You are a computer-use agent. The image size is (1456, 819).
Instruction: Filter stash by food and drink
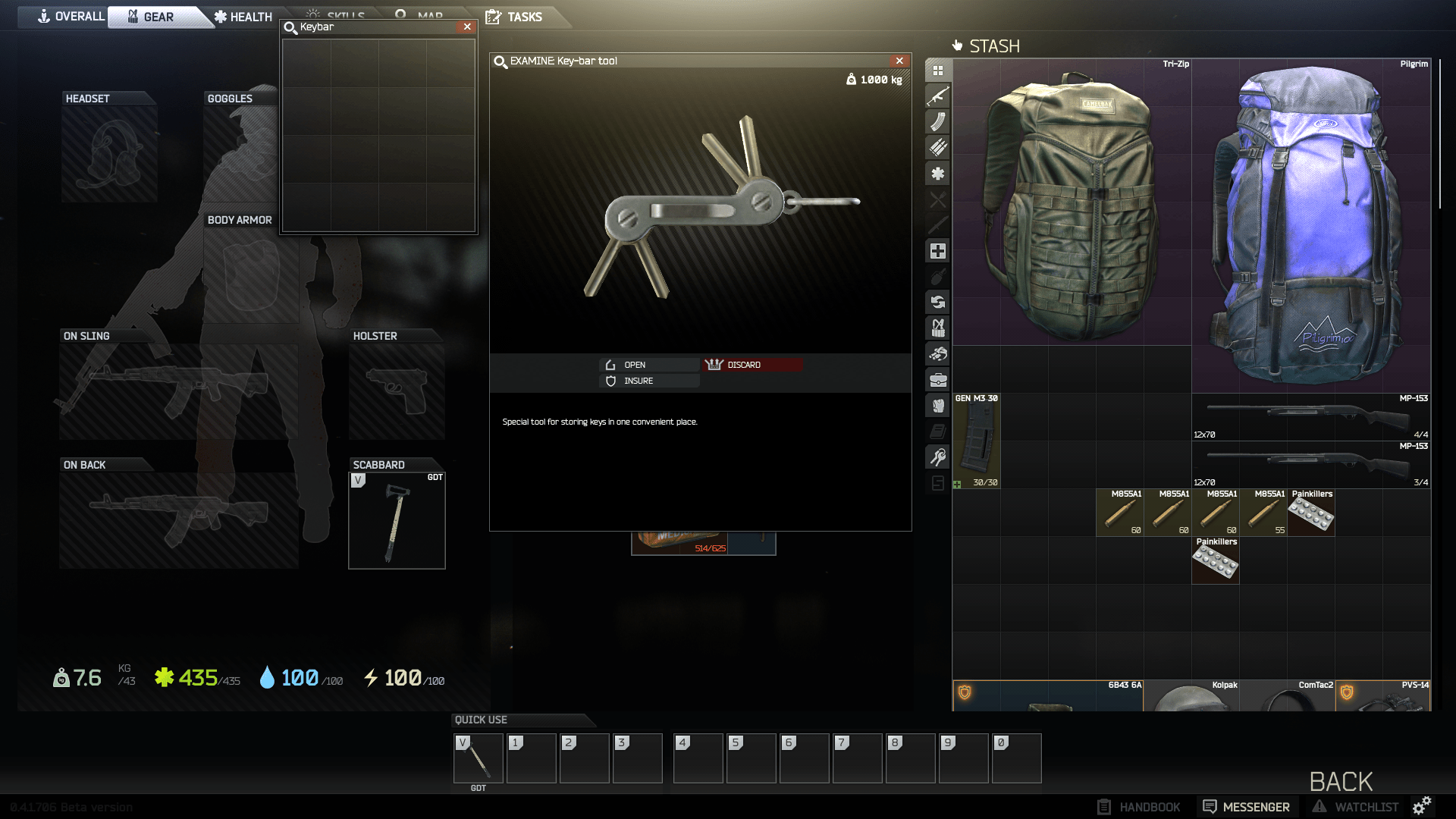point(938,201)
